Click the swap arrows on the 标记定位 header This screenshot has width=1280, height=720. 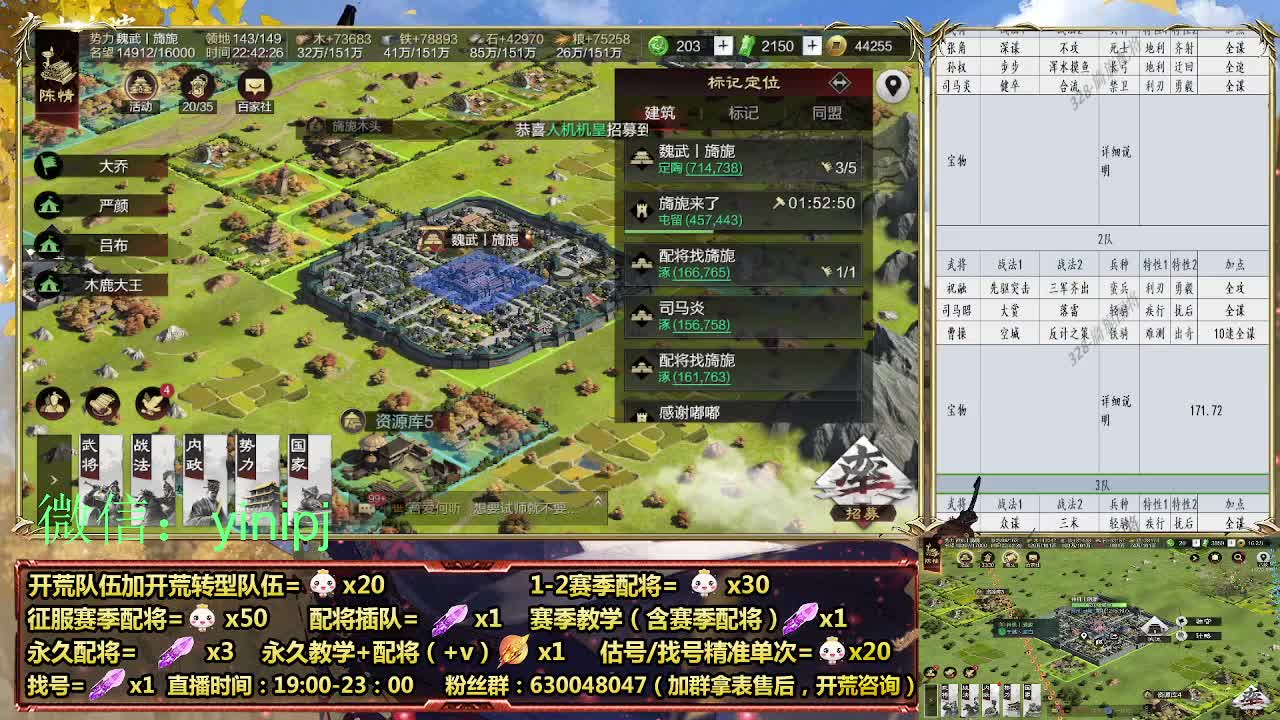click(839, 84)
